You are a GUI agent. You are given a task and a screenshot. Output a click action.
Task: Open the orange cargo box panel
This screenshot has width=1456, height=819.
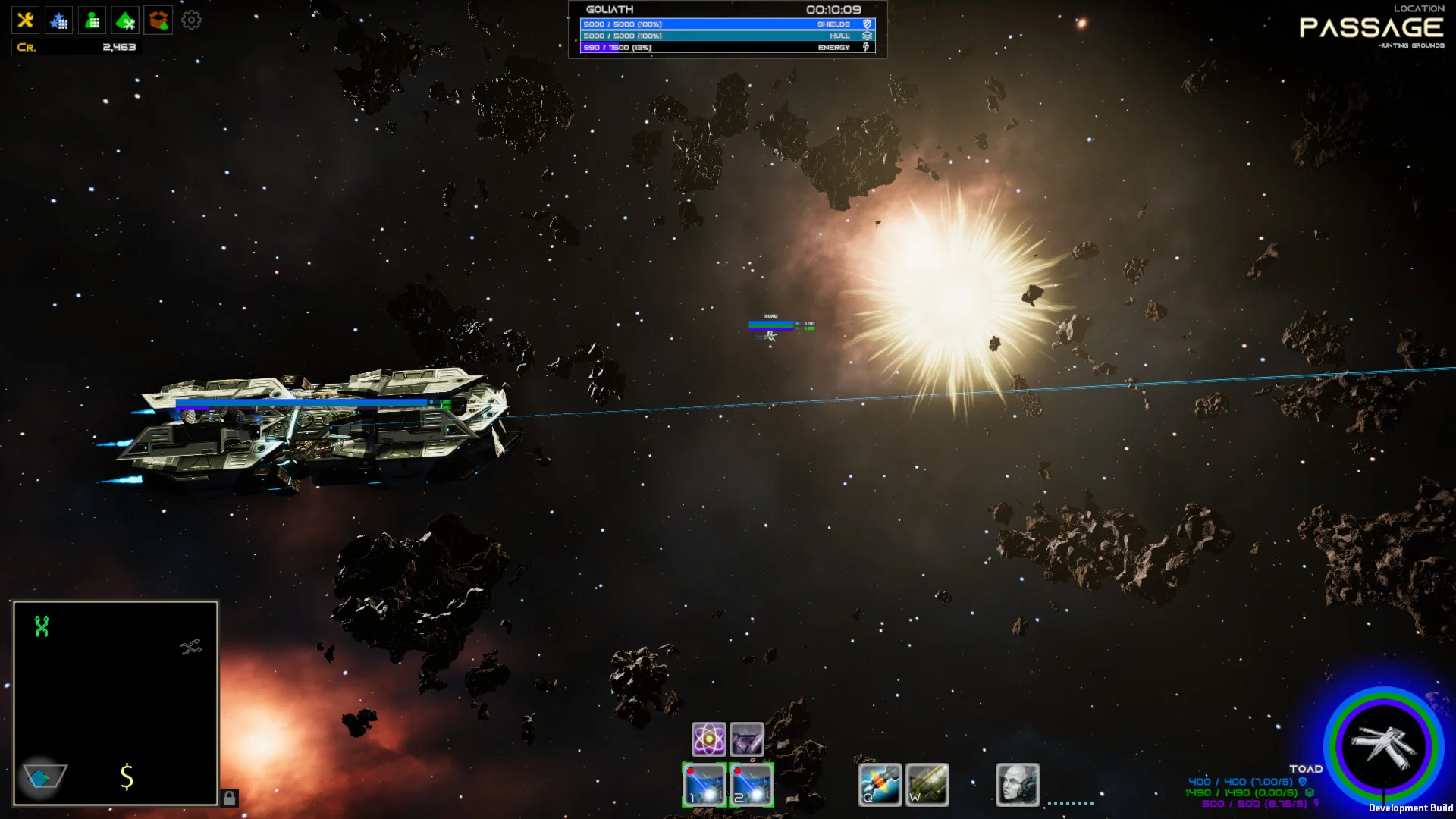[x=158, y=20]
